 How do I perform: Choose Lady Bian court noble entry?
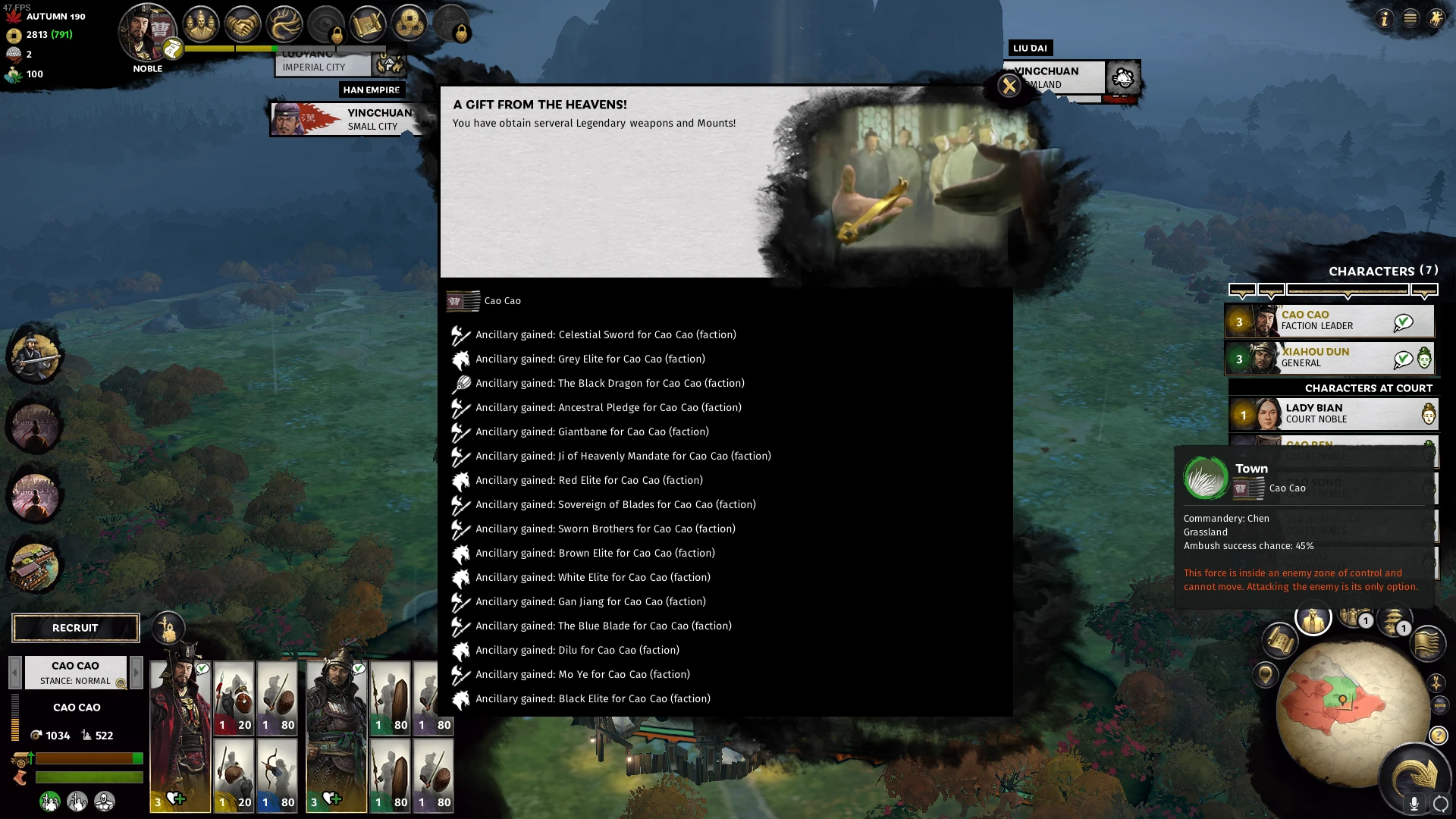click(1332, 414)
